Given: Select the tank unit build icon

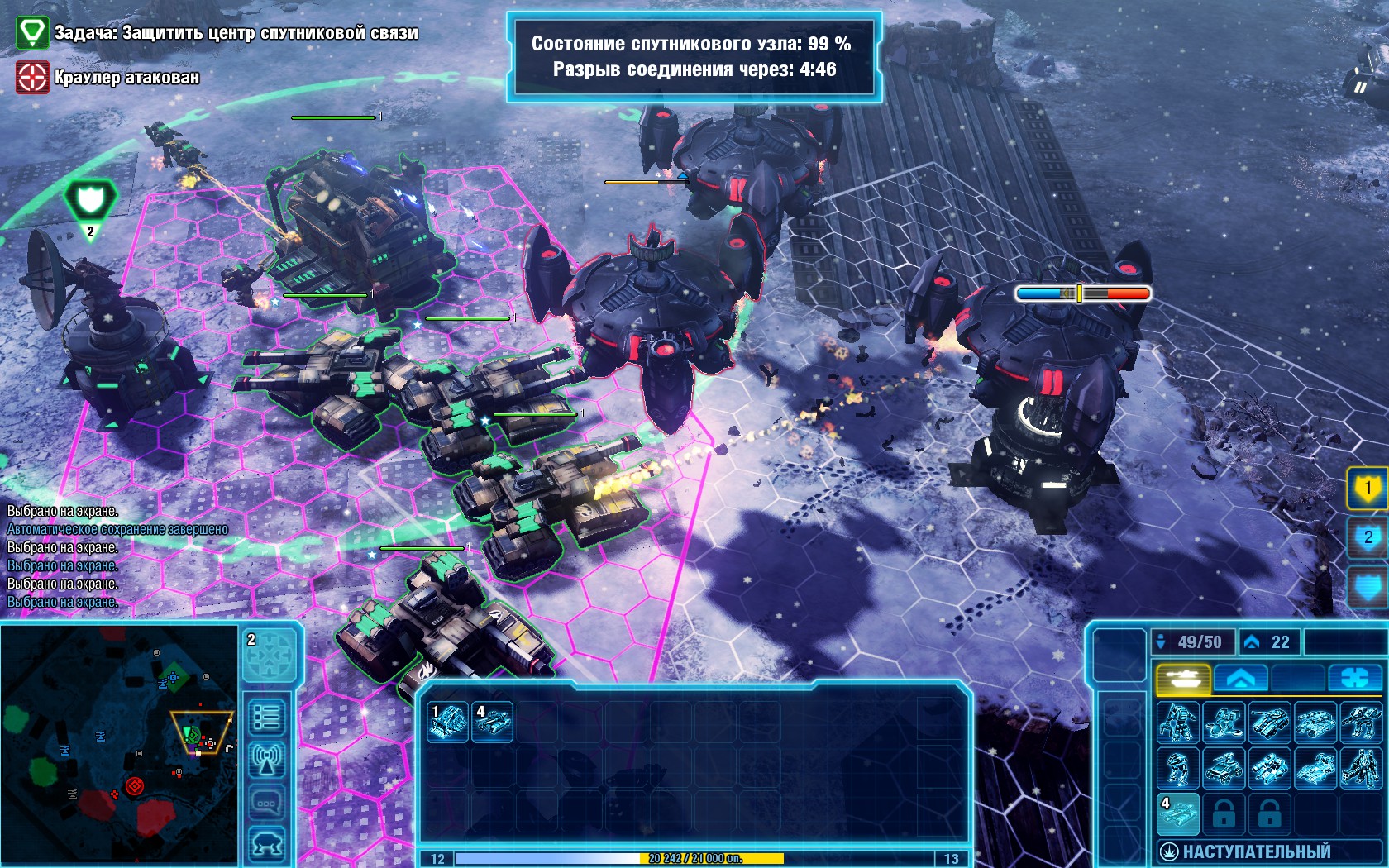Looking at the screenshot, I should (x=1269, y=722).
